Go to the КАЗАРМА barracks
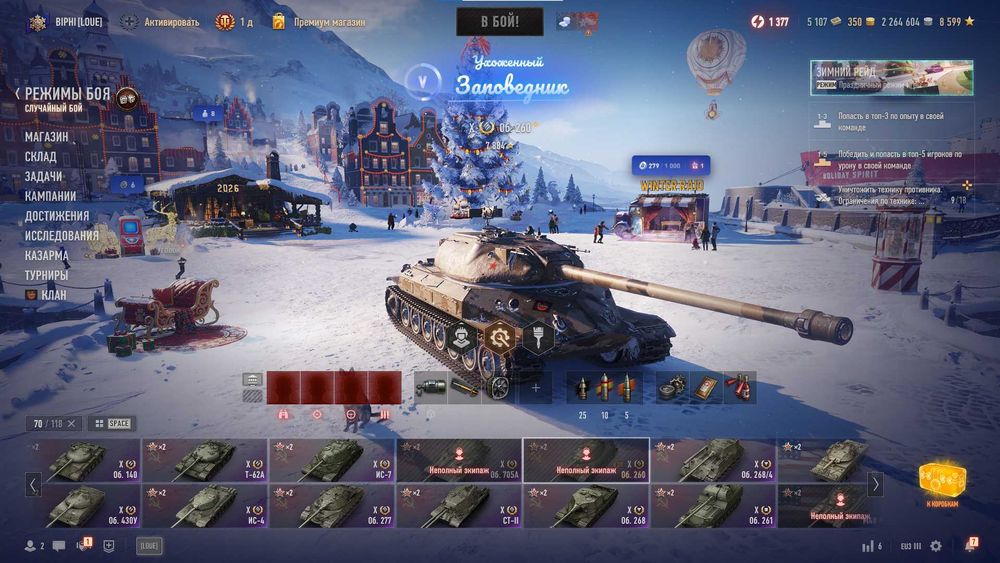 point(47,255)
